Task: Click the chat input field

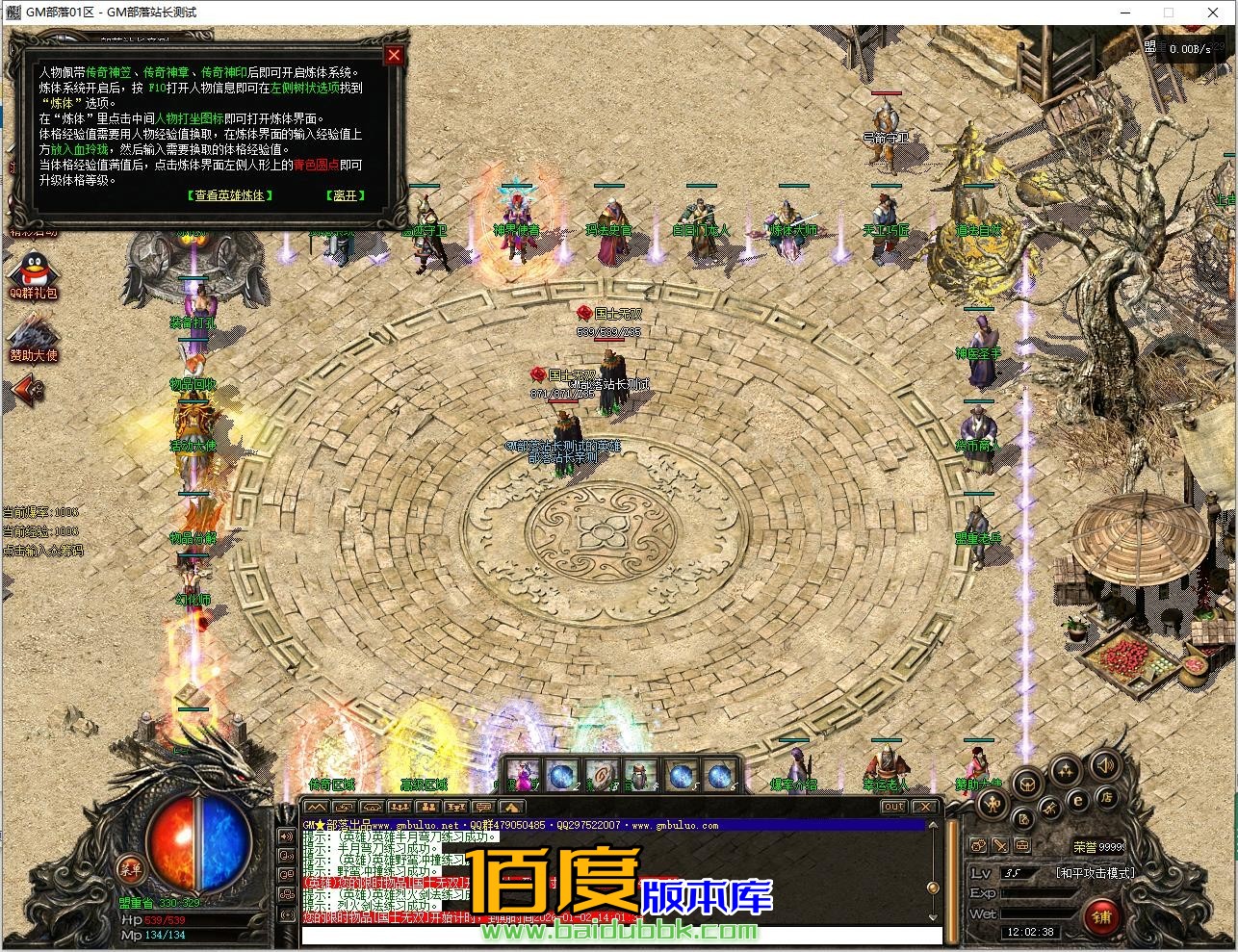Action: (616, 935)
